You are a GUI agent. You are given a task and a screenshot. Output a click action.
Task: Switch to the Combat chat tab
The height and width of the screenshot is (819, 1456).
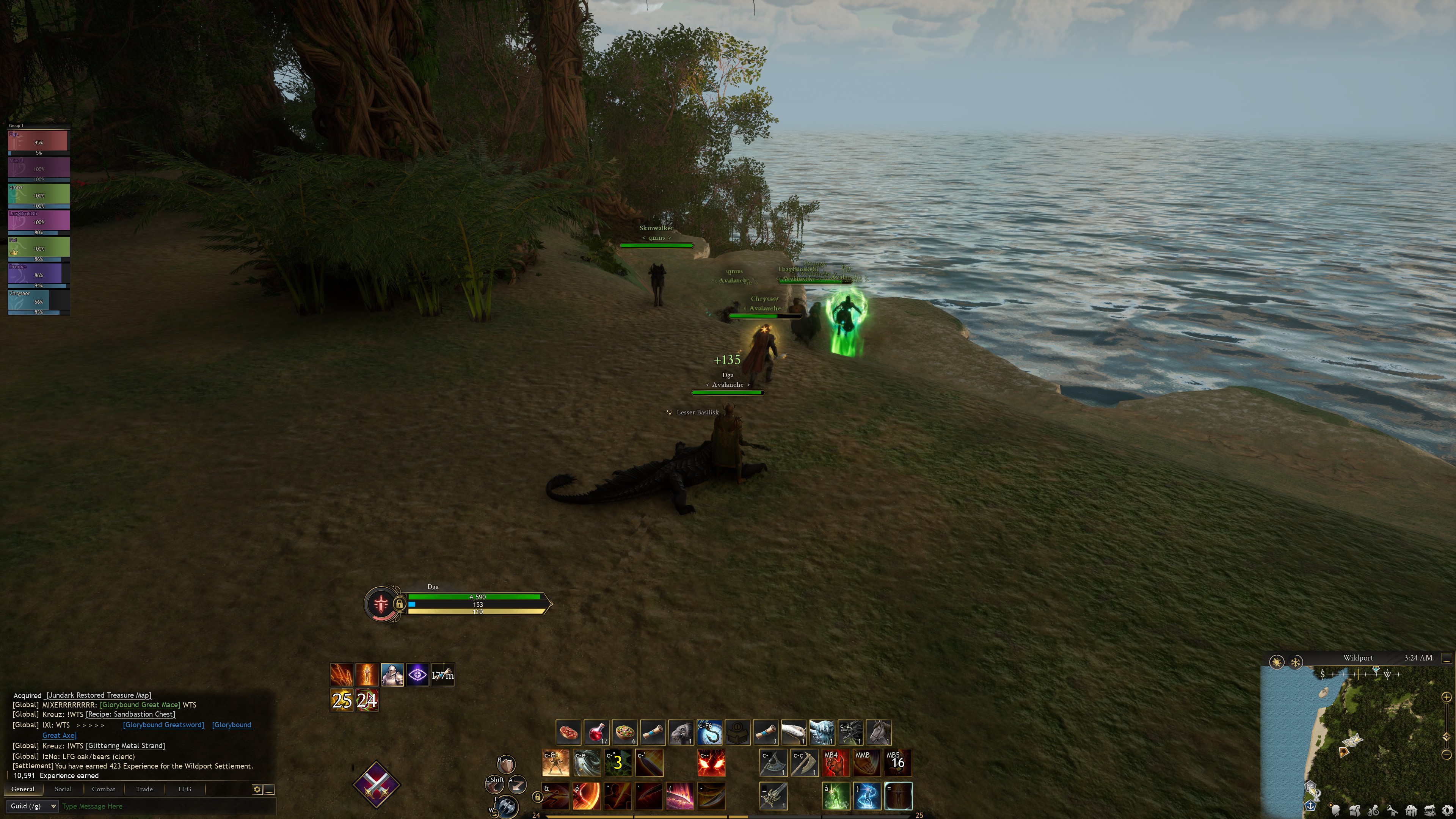104,789
